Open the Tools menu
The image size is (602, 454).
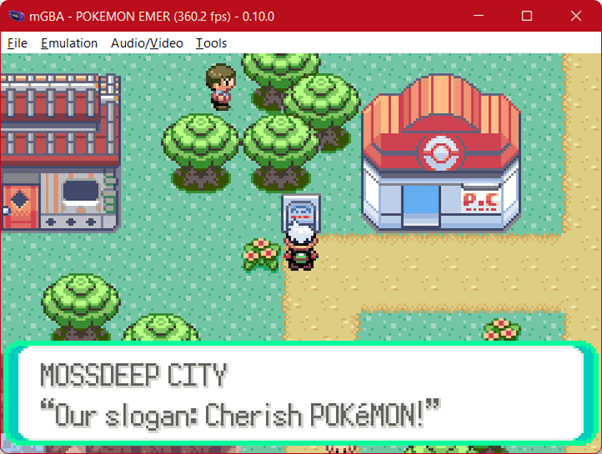pyautogui.click(x=211, y=43)
